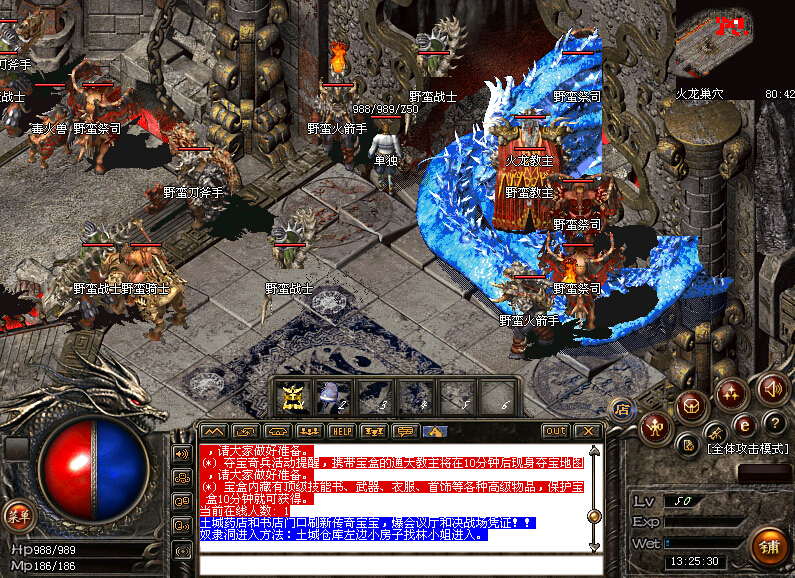Click the round 'e' button
The width and height of the screenshot is (795, 578).
point(744,424)
